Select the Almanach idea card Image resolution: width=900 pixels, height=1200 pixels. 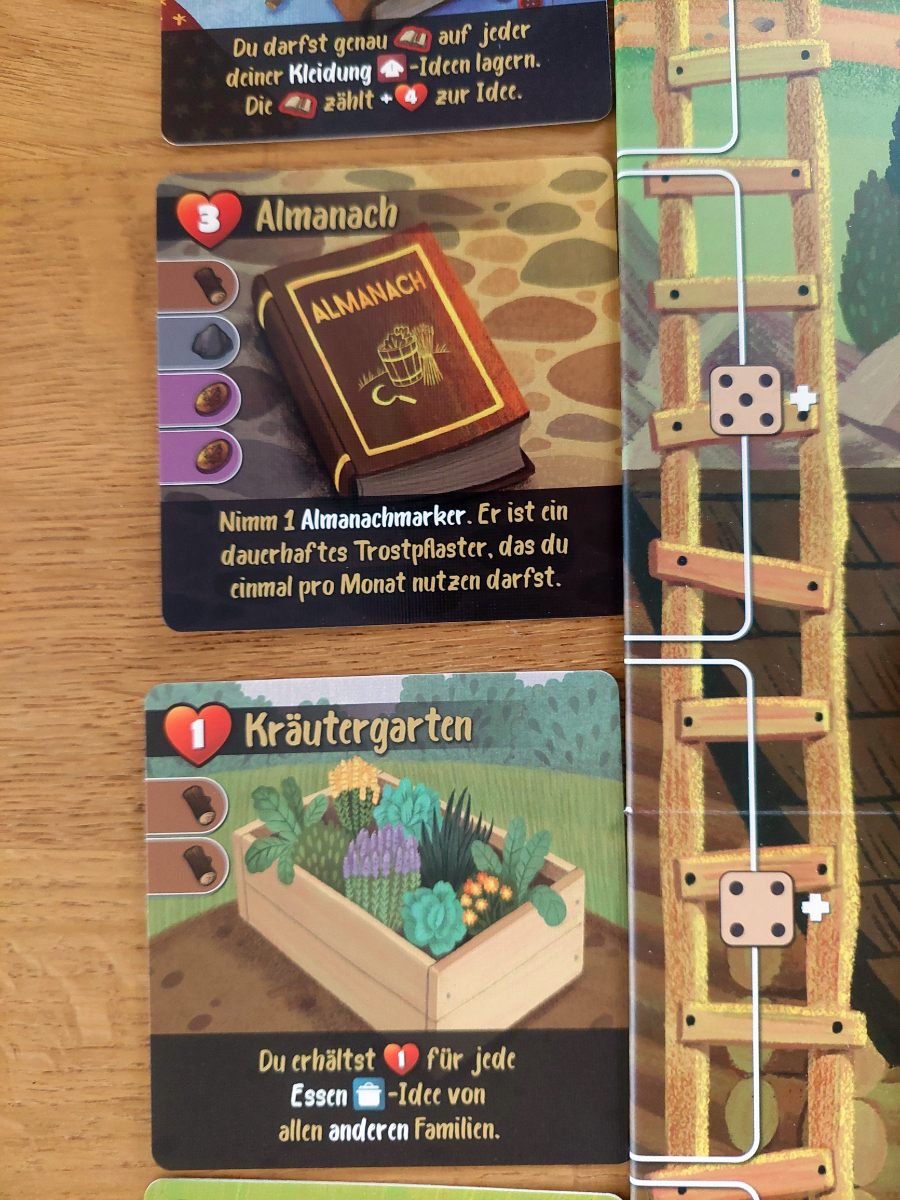[388, 392]
